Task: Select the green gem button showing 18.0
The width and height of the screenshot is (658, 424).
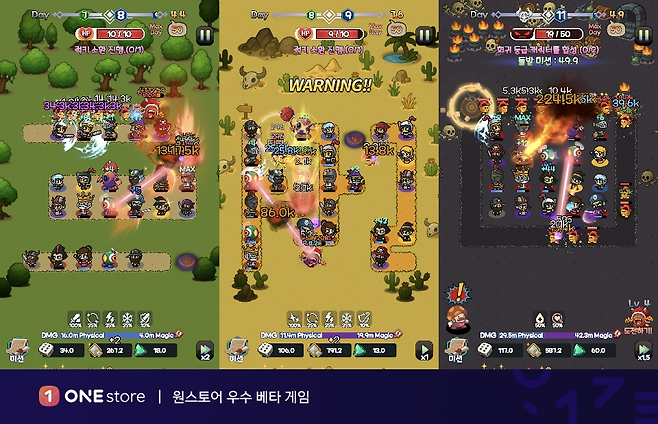Action: (153, 351)
